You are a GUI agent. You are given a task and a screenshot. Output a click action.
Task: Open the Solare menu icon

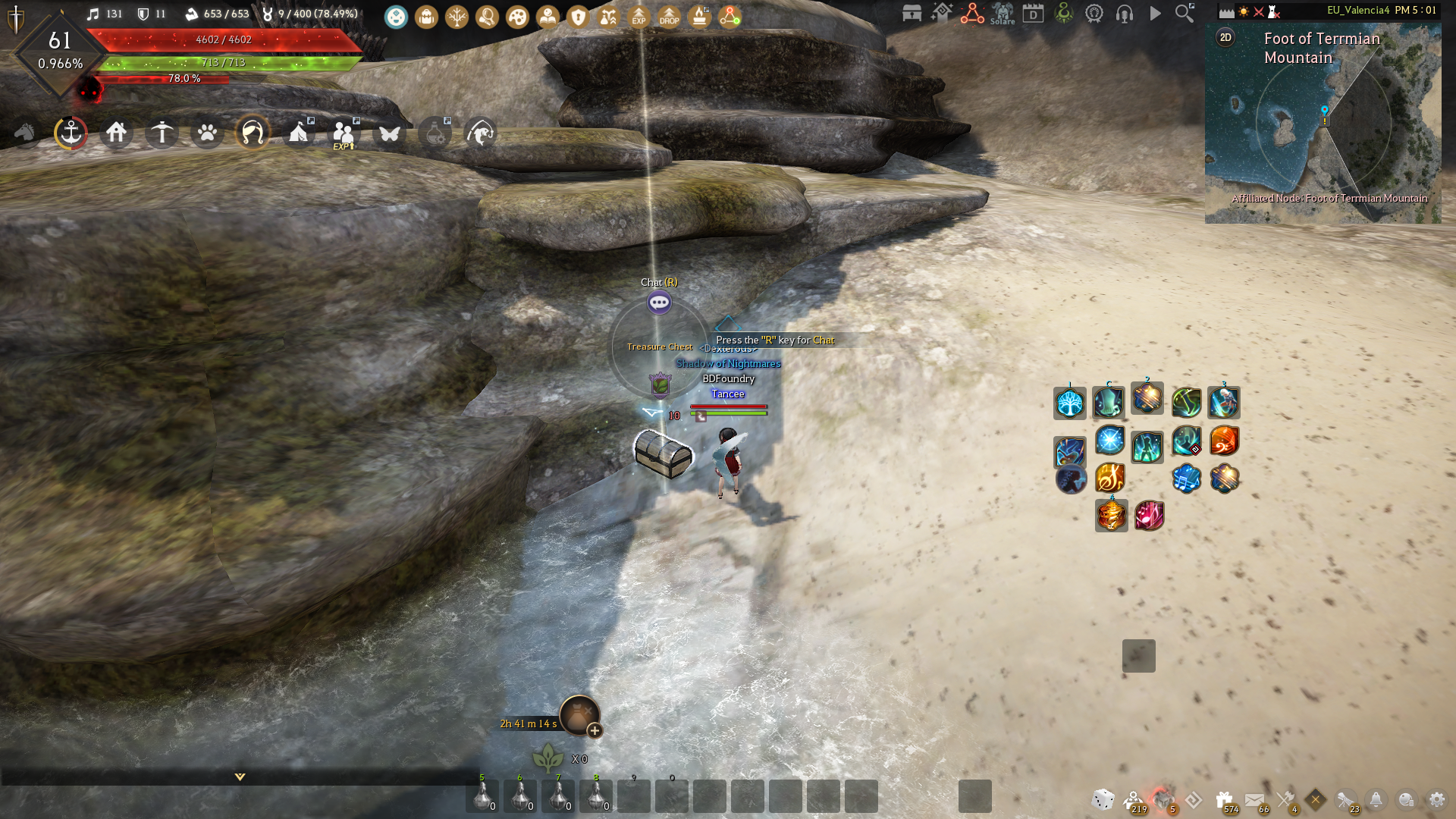pos(1003,14)
